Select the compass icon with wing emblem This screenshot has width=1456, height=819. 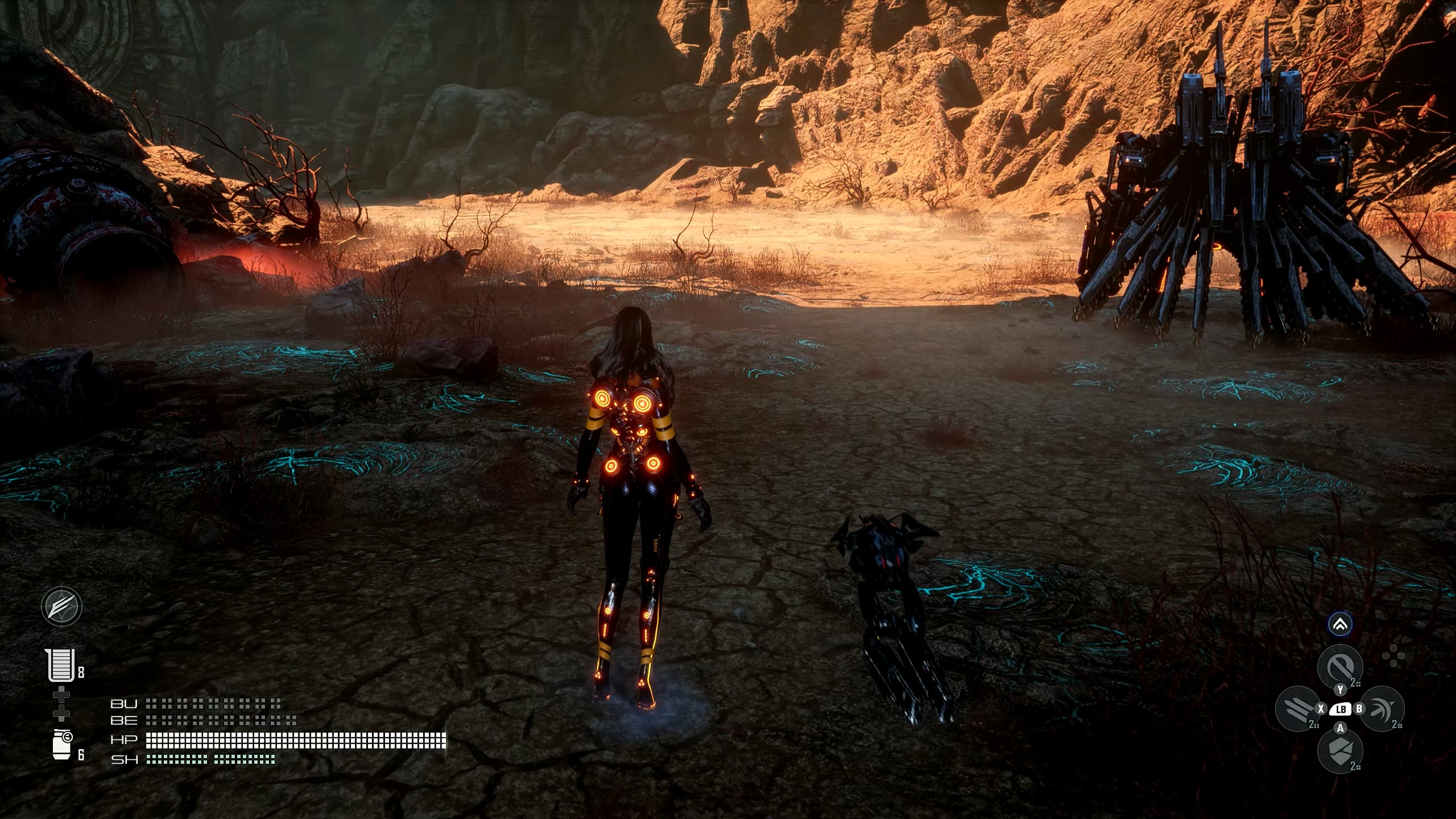click(x=61, y=606)
